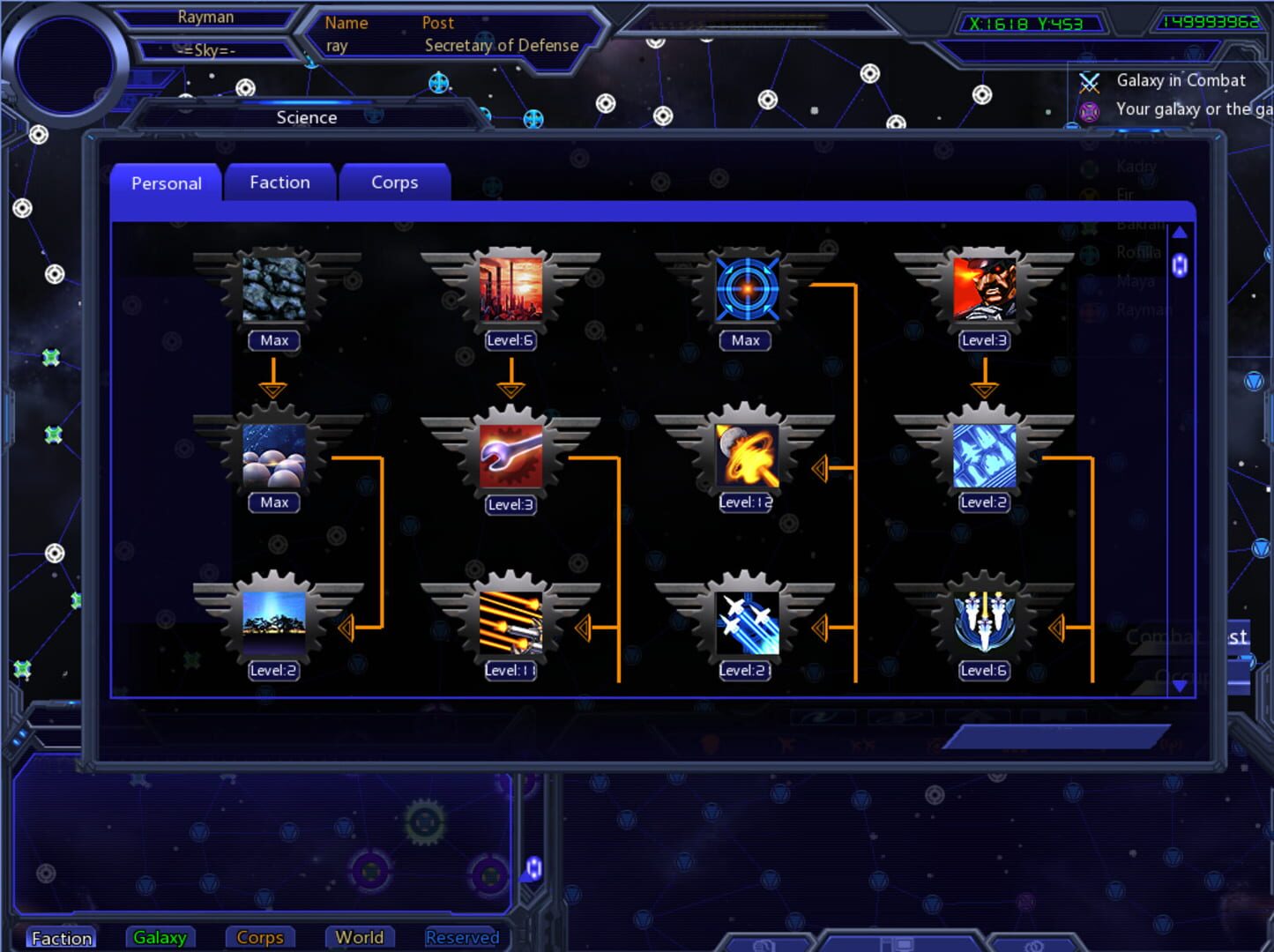Open the wrench engineering research node

click(x=510, y=457)
